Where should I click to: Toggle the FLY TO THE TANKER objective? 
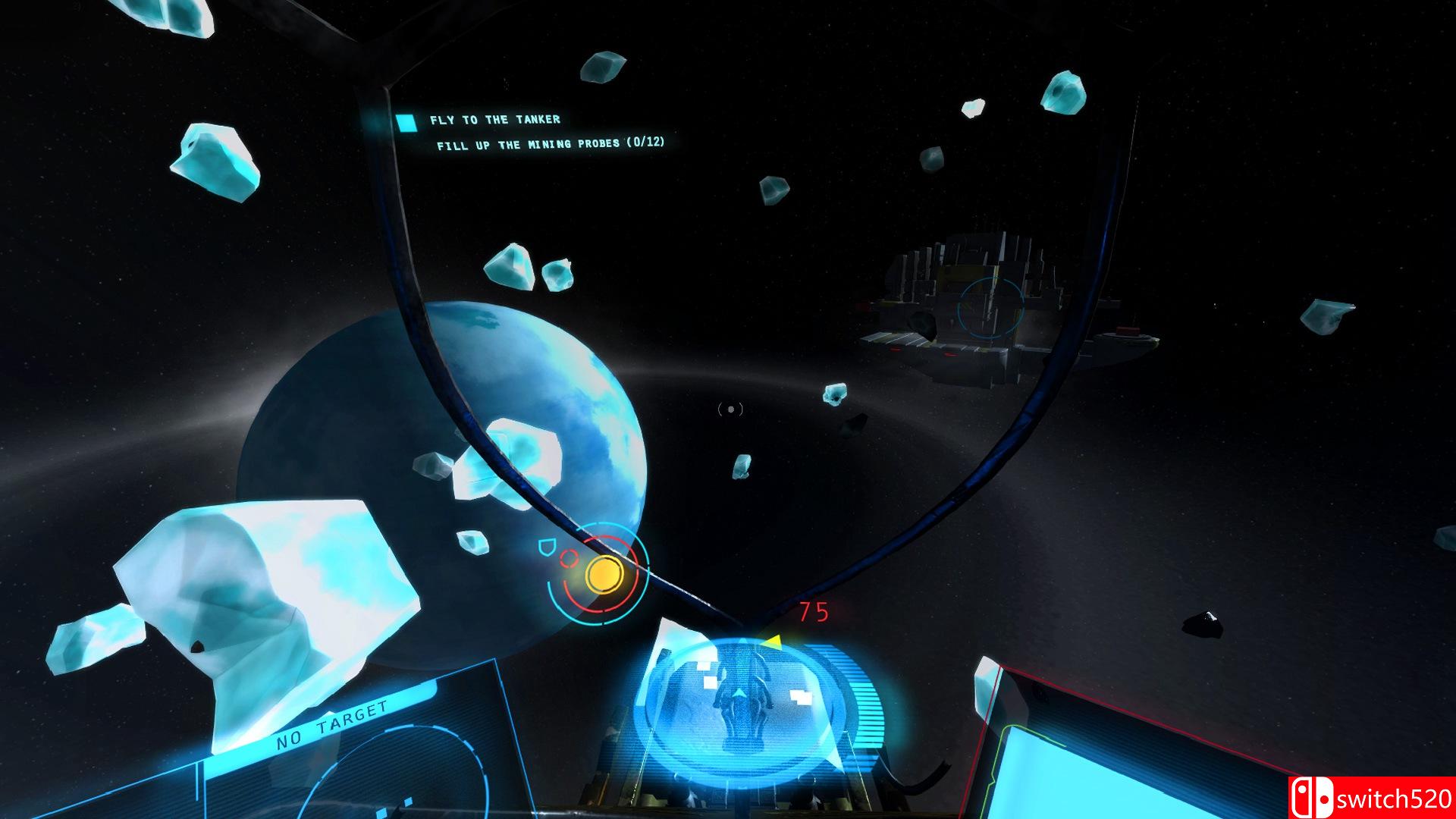(x=495, y=120)
